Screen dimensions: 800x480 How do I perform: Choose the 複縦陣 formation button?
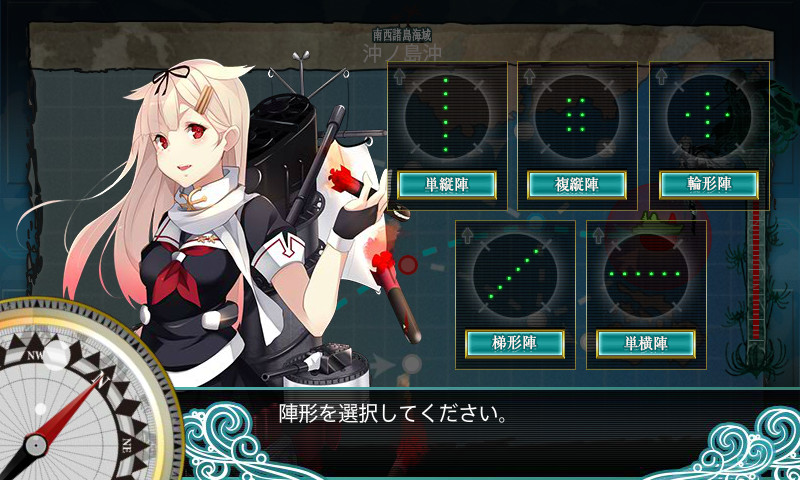point(577,185)
